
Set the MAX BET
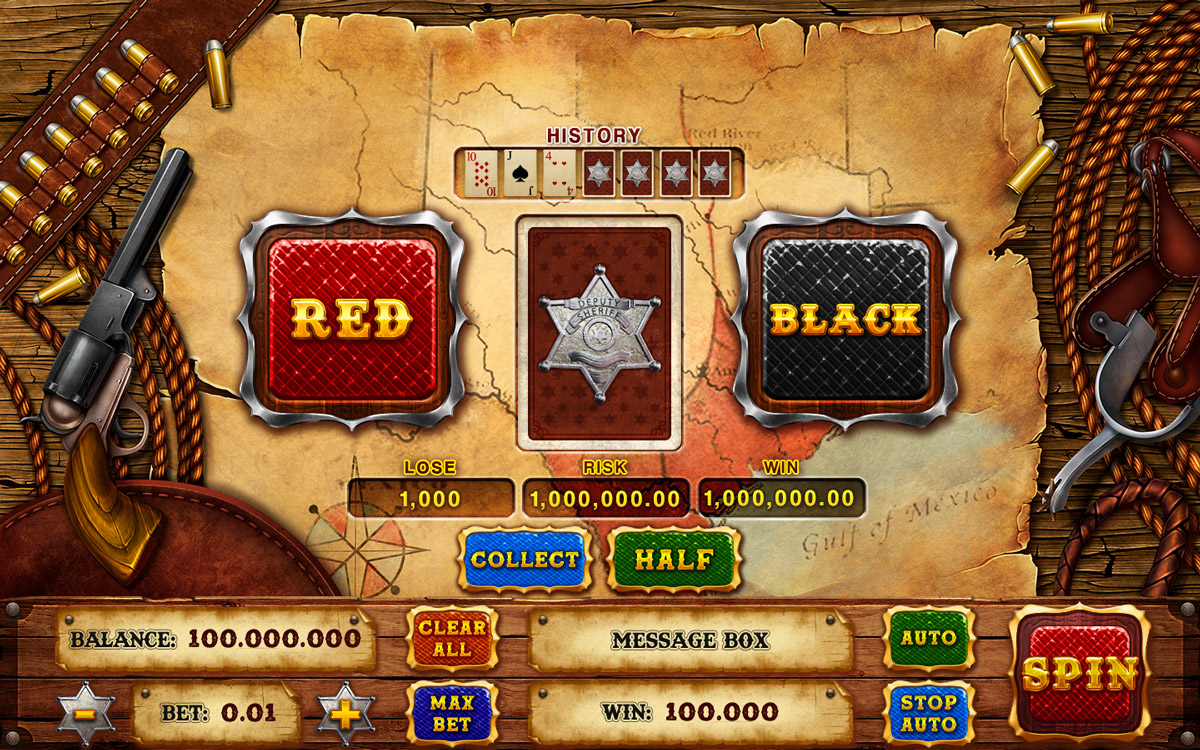(452, 712)
